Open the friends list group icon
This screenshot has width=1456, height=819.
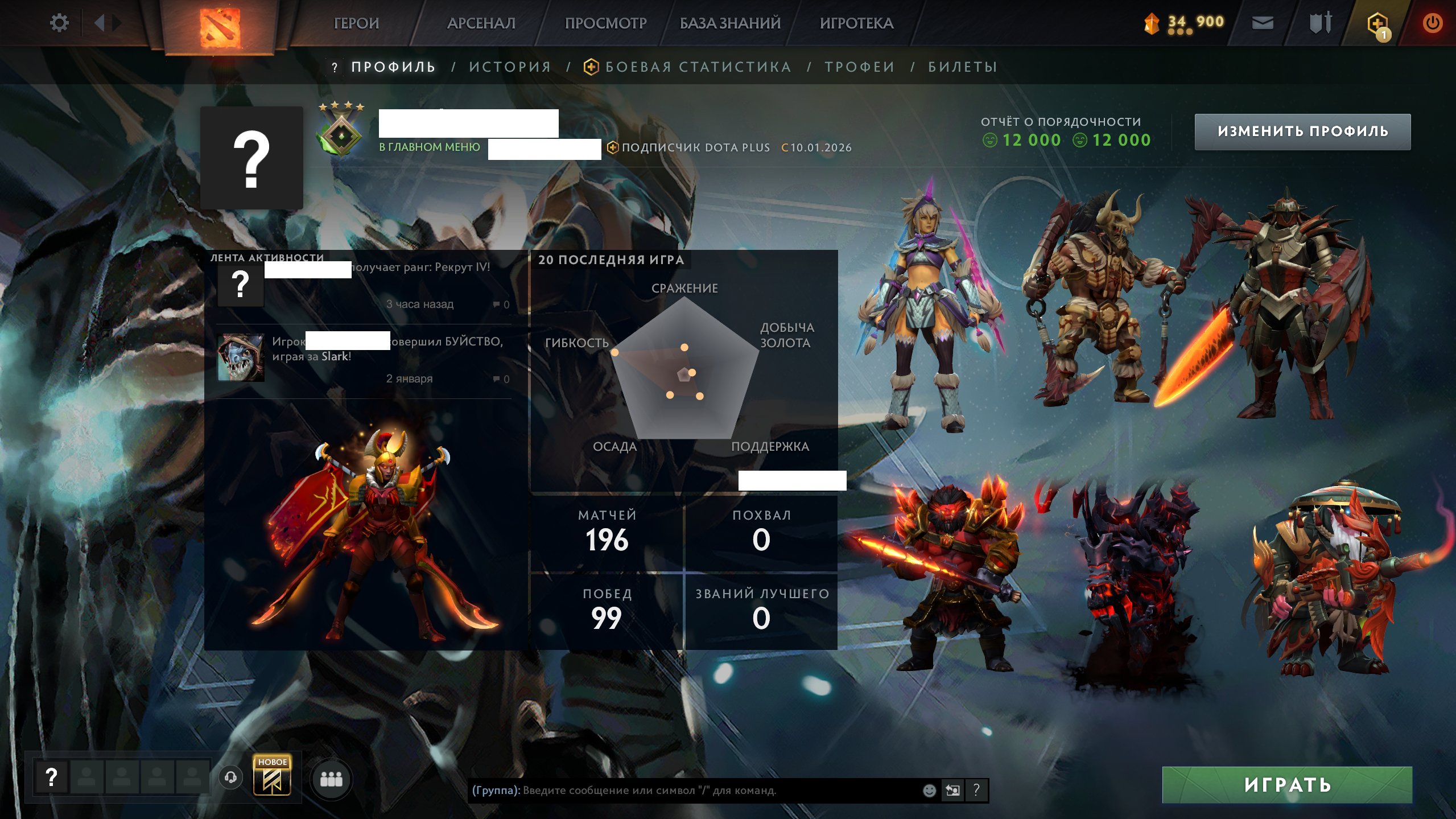(331, 779)
